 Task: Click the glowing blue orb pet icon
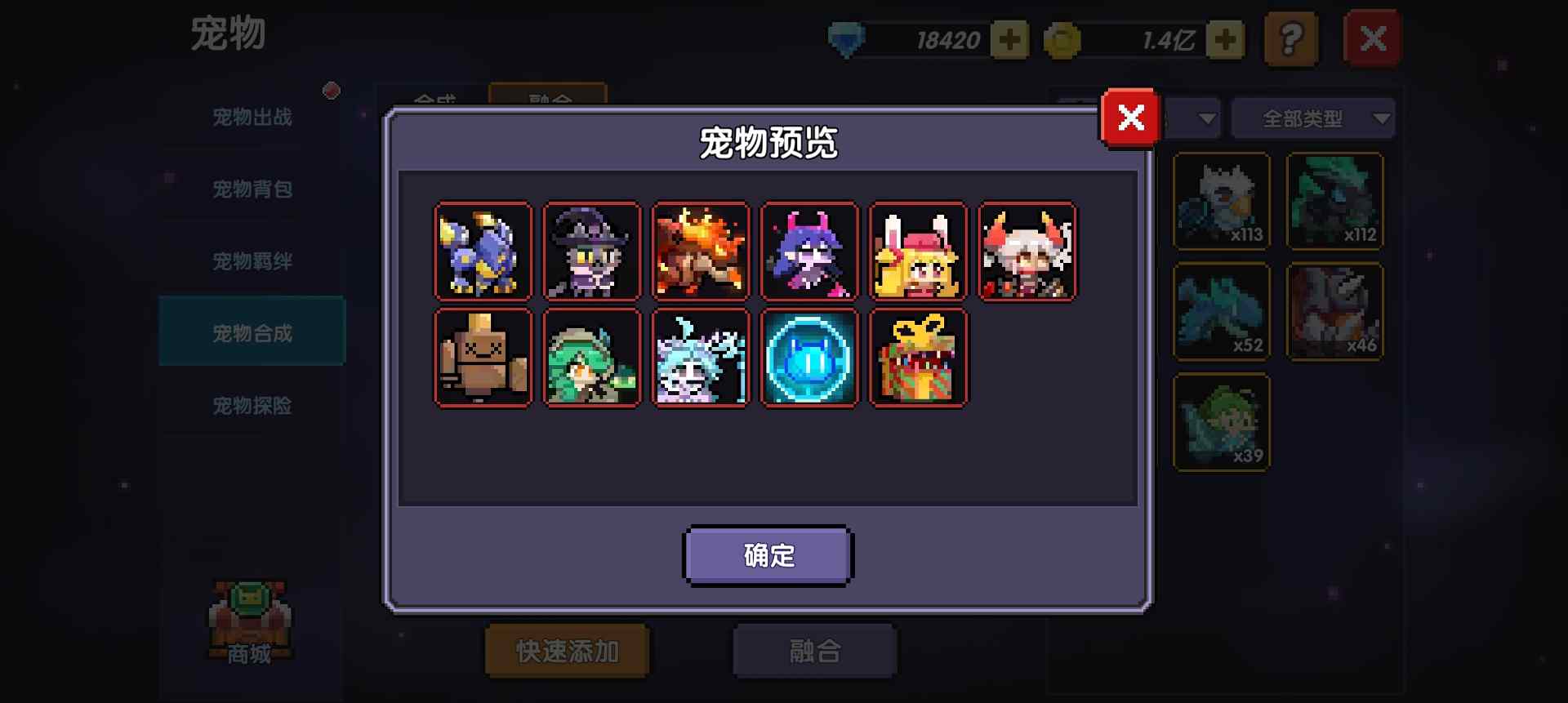pos(808,357)
